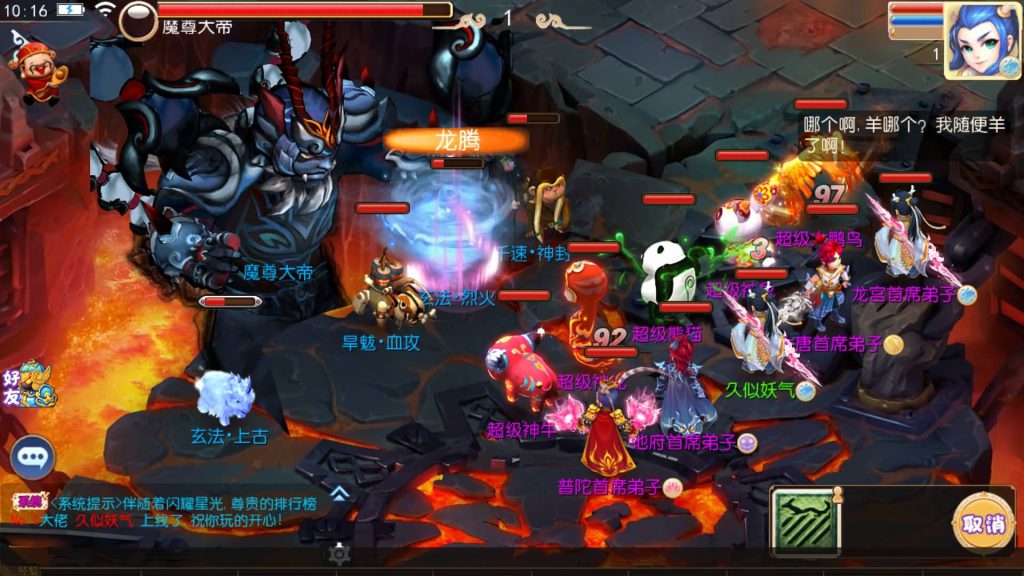Select the green skill icon slot

[807, 521]
